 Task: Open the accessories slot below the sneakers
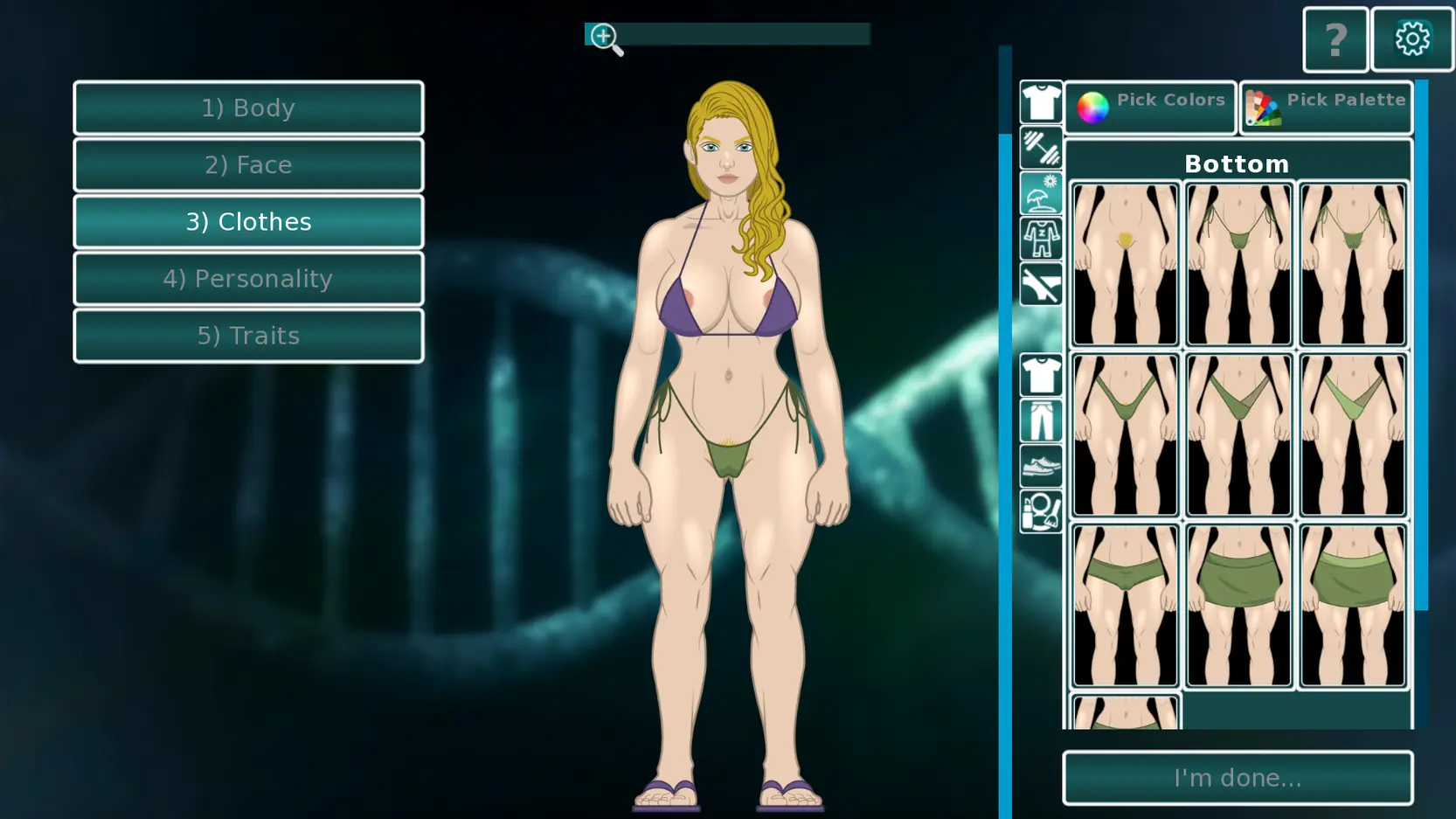point(1040,512)
